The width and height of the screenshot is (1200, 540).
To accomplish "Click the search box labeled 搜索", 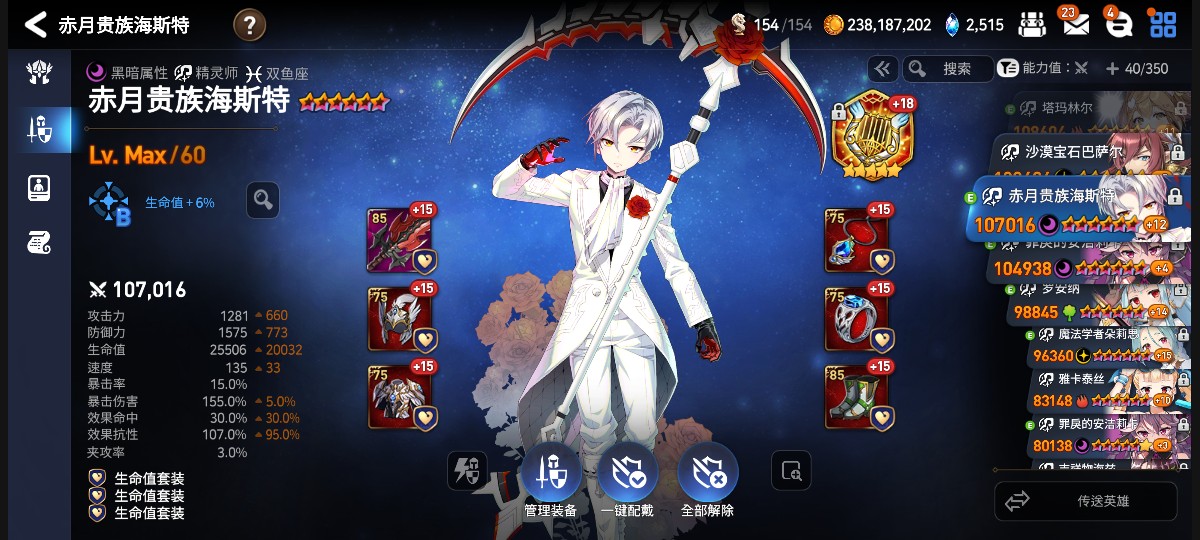I will click(947, 69).
